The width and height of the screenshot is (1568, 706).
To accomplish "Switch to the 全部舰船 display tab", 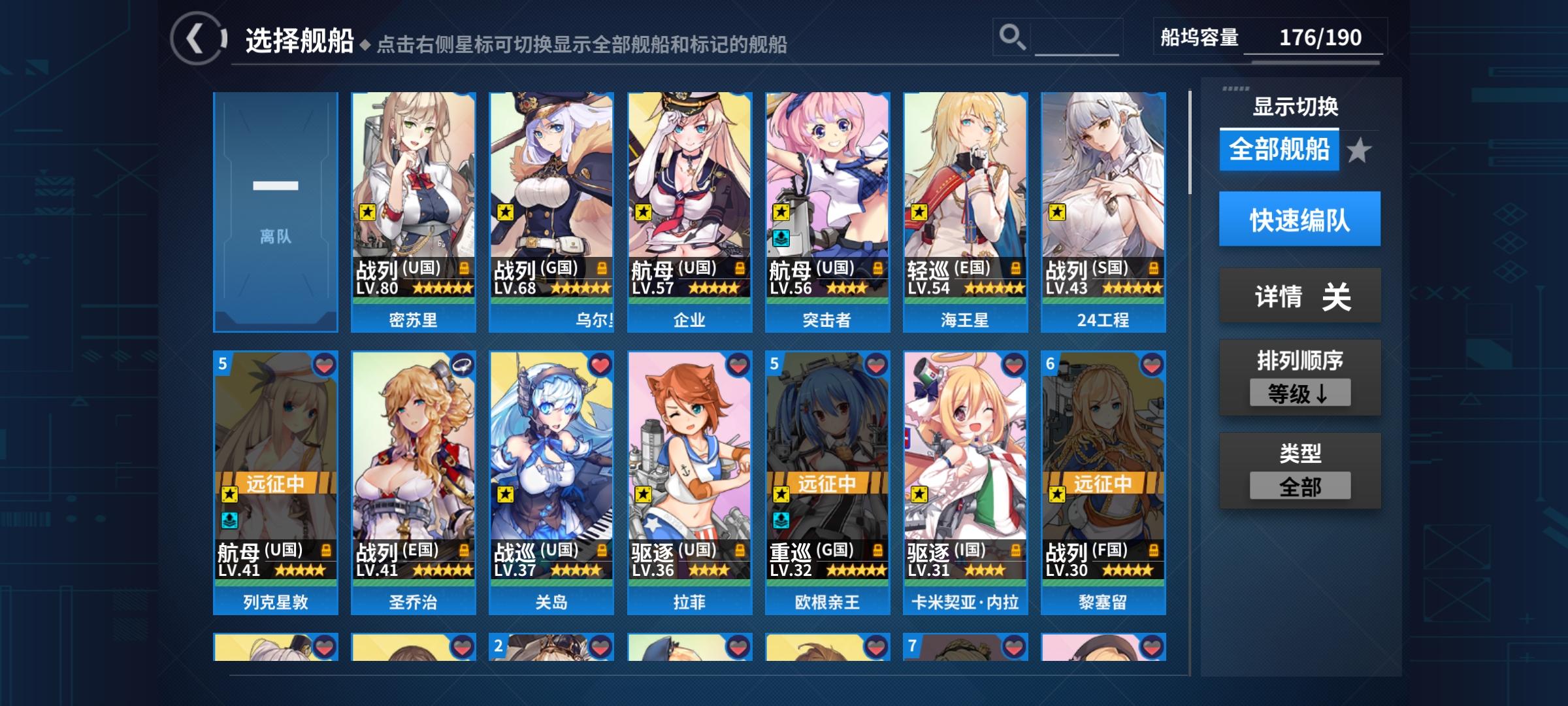I will click(1279, 150).
